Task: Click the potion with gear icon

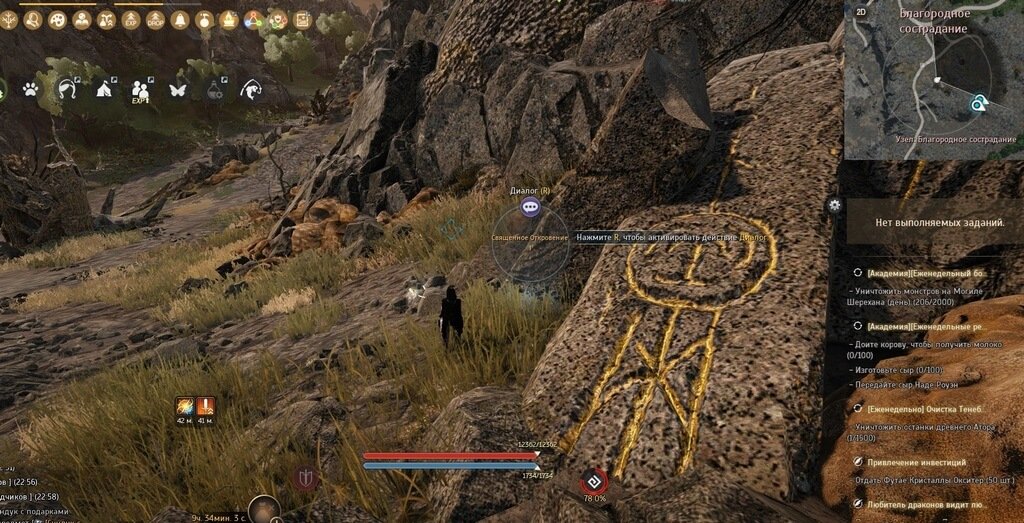Action: click(215, 90)
